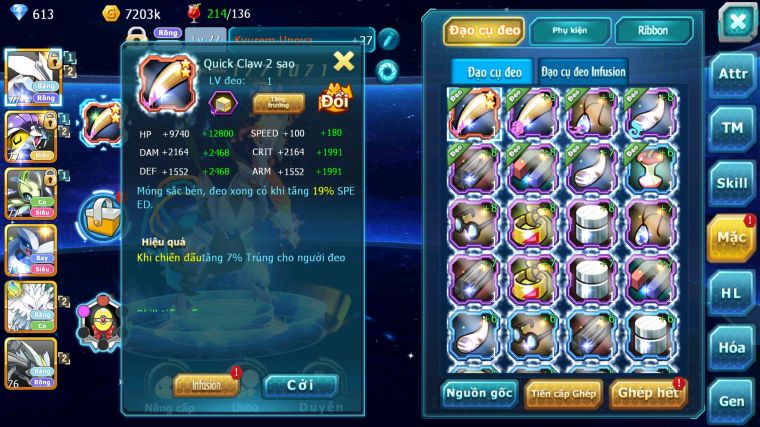This screenshot has width=760, height=427.
Task: Go to the Skill side tab
Action: tap(732, 183)
